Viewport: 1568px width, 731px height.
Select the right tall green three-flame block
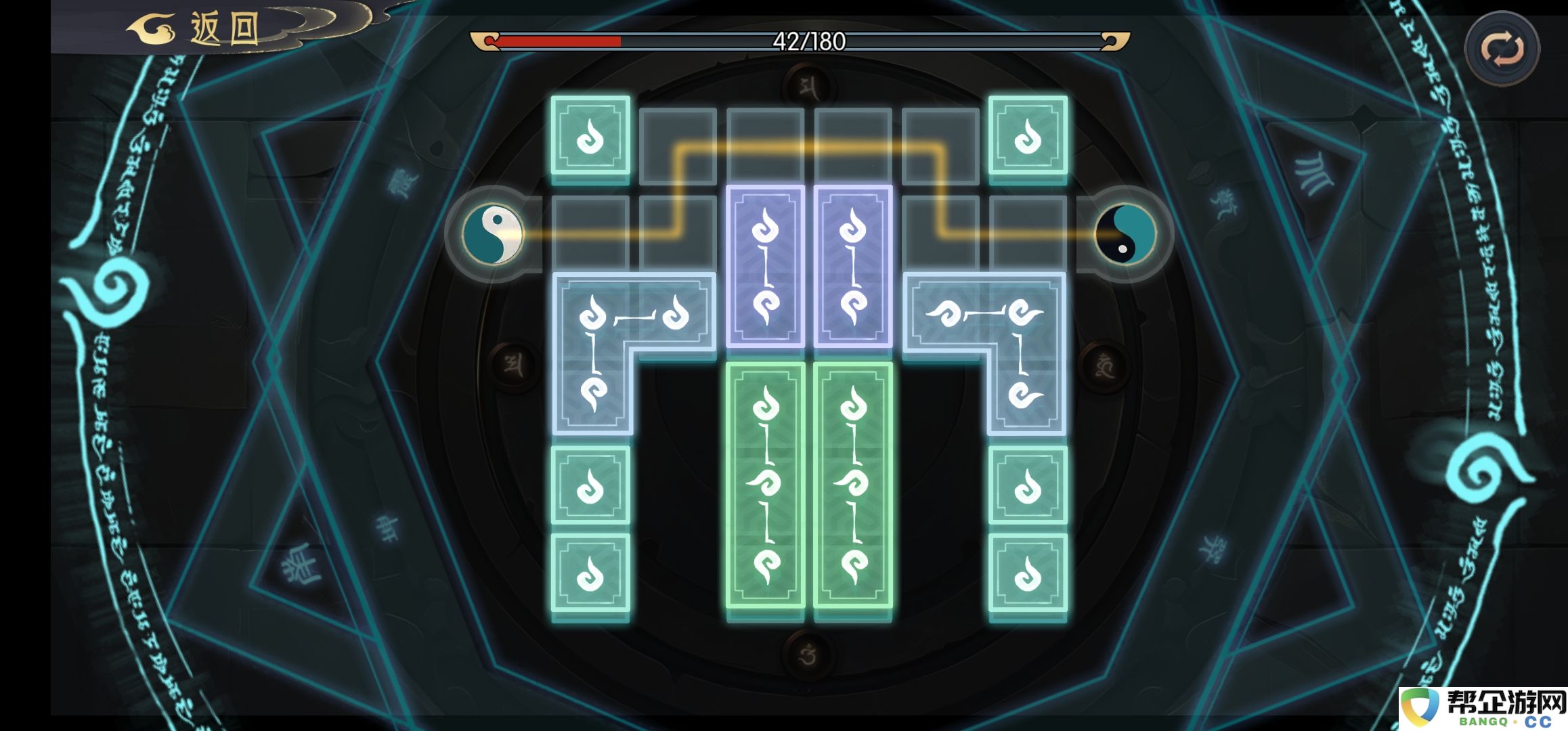coord(853,485)
